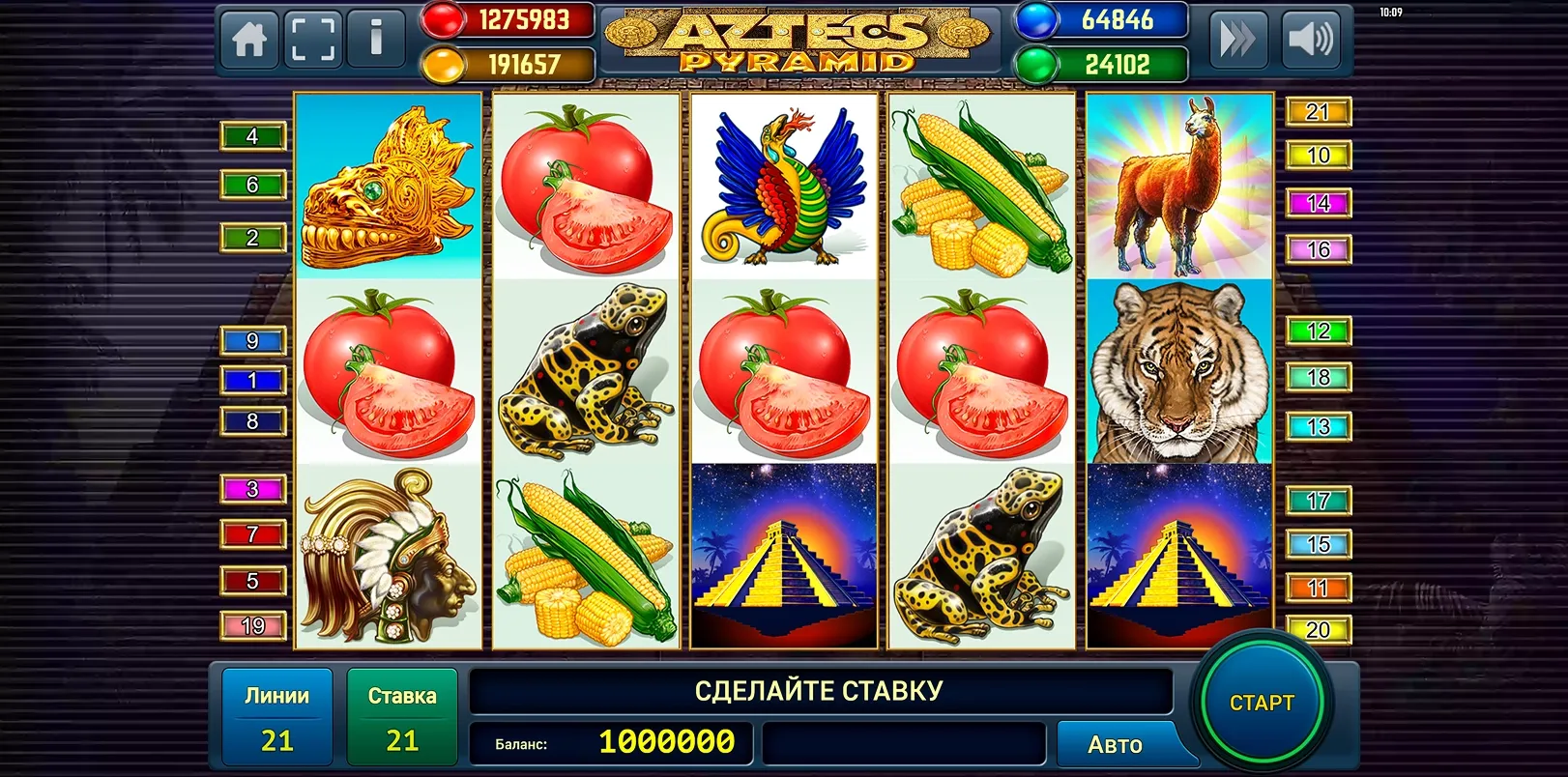1568x777 pixels.
Task: Select payline 19 from the left column
Action: click(253, 624)
